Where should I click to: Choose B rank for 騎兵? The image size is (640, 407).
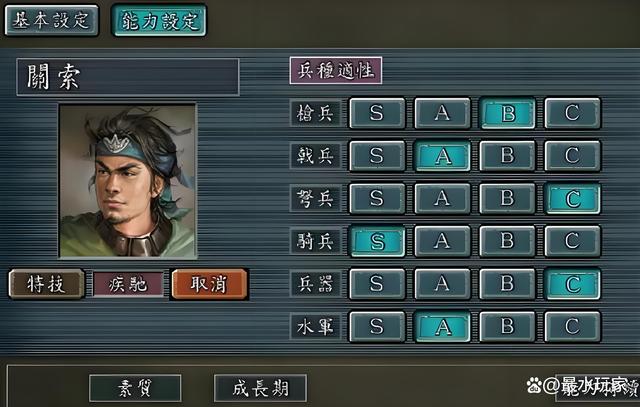507,241
